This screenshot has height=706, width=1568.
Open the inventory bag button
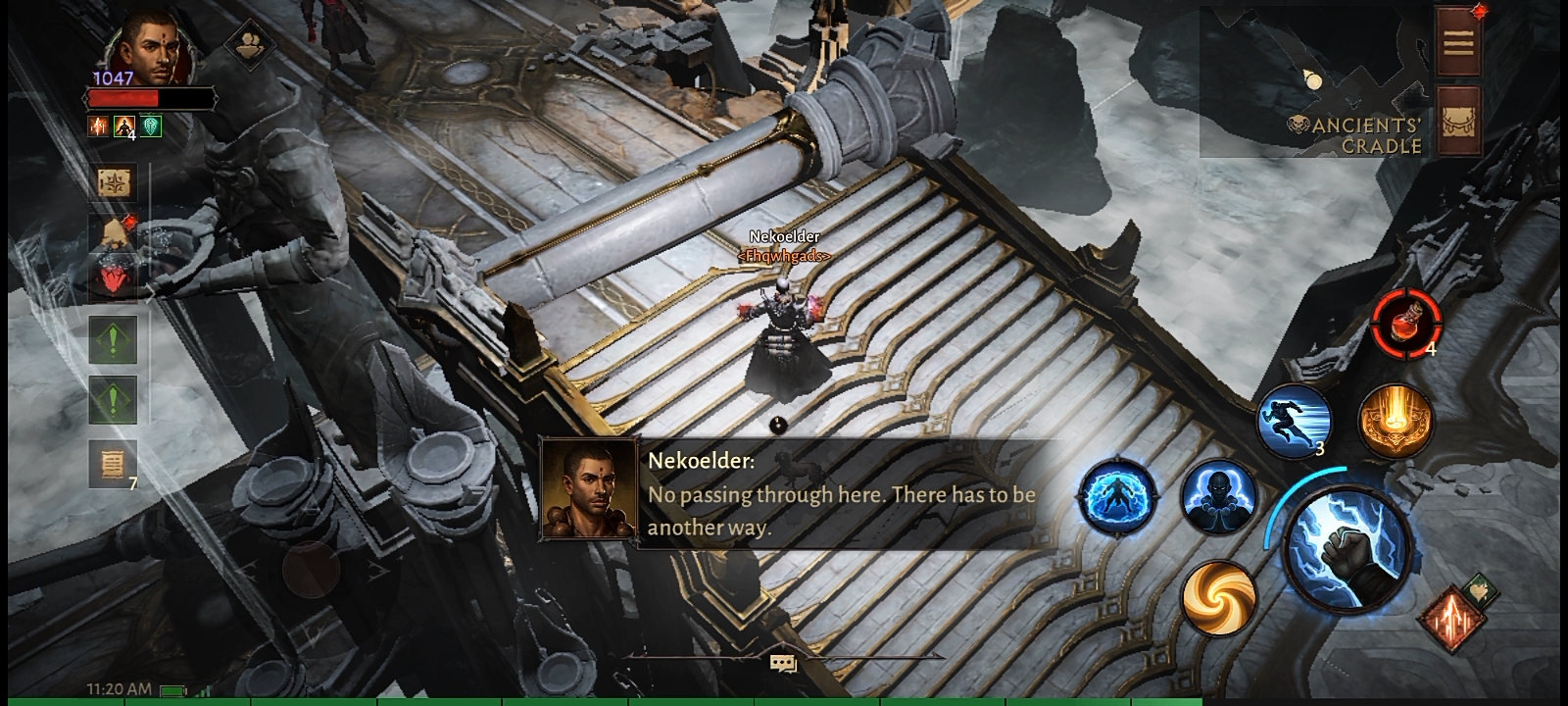(x=1457, y=120)
